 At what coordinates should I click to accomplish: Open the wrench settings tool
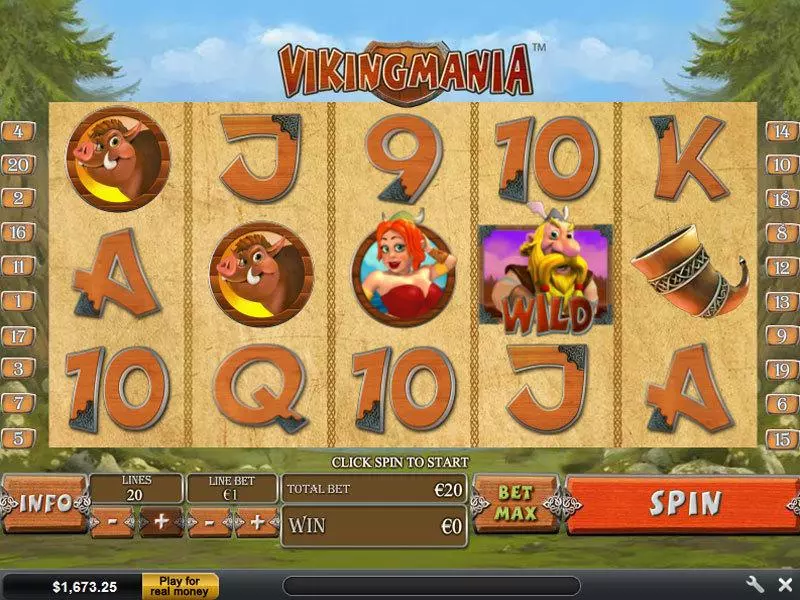(x=754, y=585)
